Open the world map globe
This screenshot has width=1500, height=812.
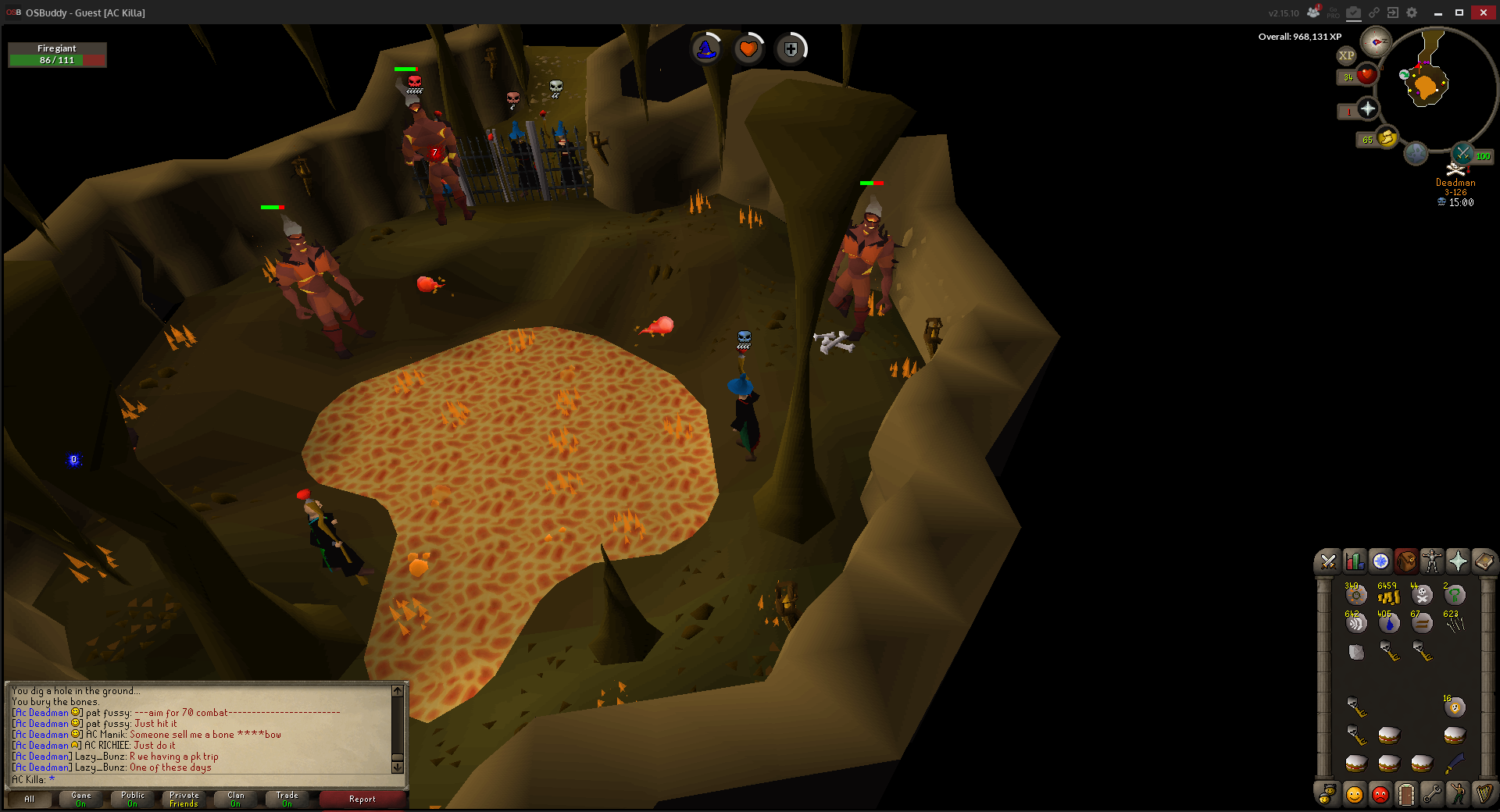[1416, 154]
